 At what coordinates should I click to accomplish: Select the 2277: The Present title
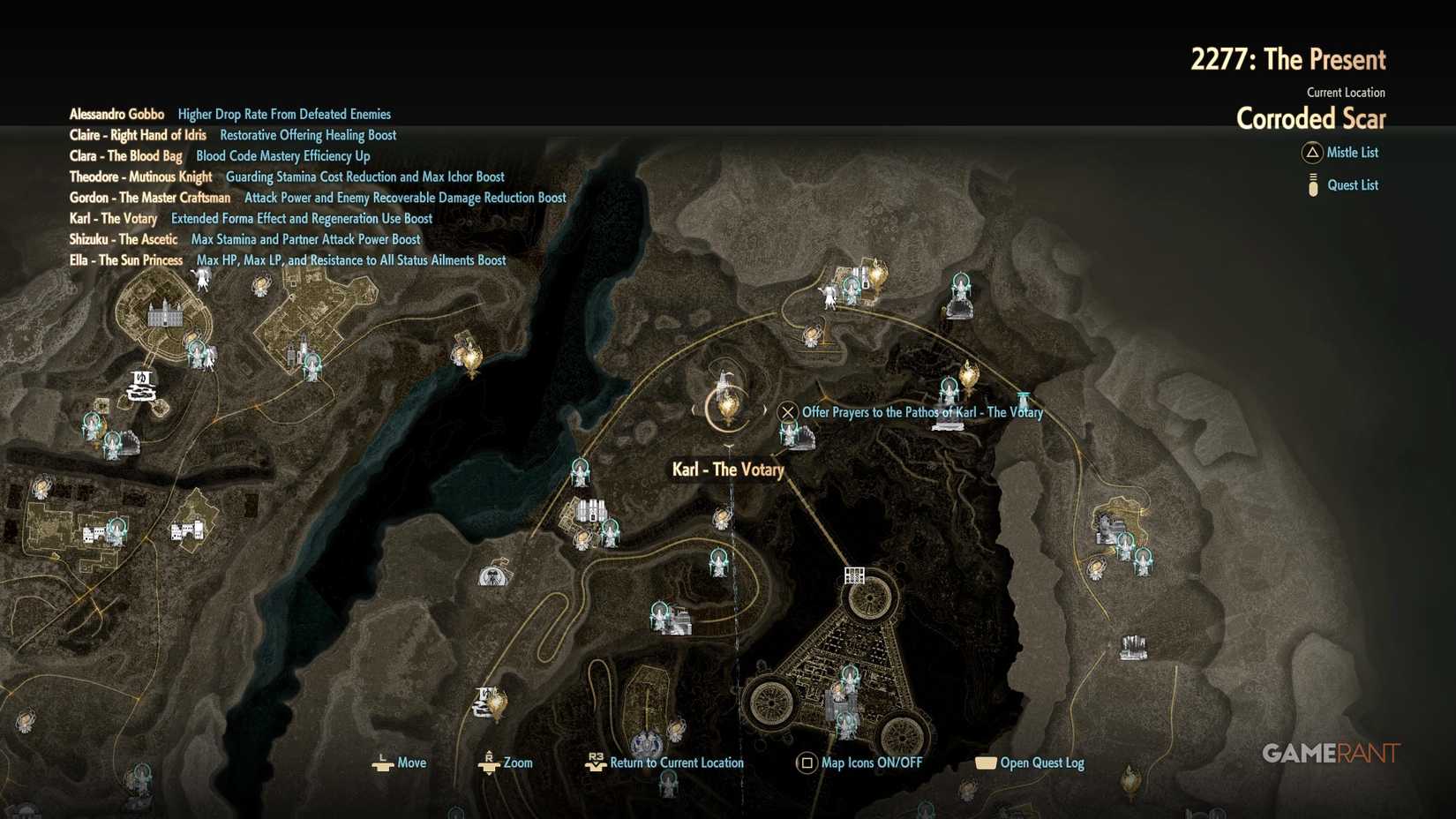click(1288, 59)
